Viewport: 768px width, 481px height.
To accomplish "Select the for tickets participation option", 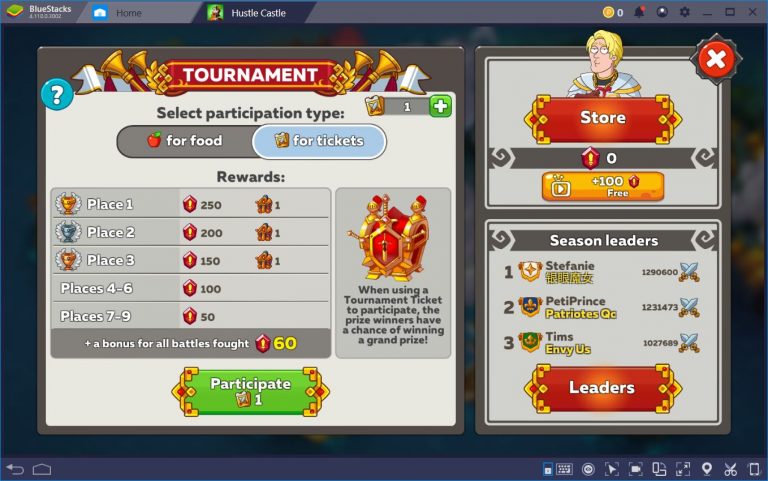I will click(x=319, y=141).
